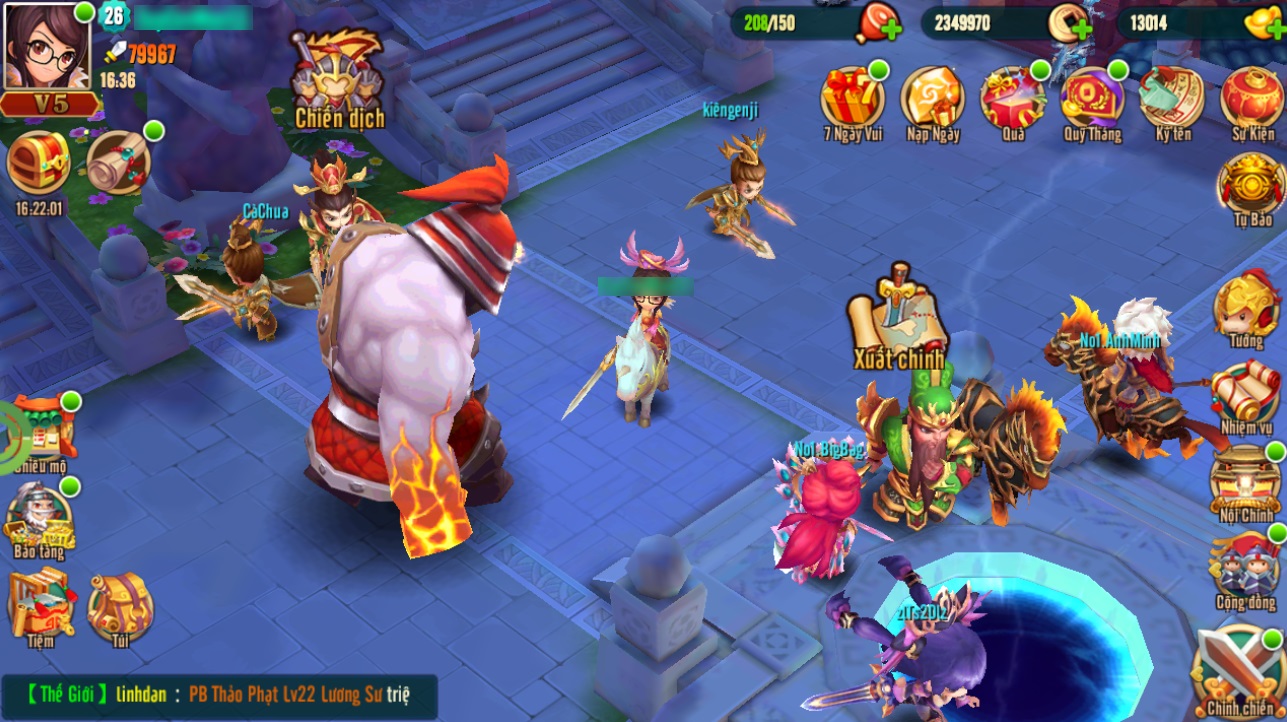Open the Tiệm shop

pyautogui.click(x=39, y=603)
